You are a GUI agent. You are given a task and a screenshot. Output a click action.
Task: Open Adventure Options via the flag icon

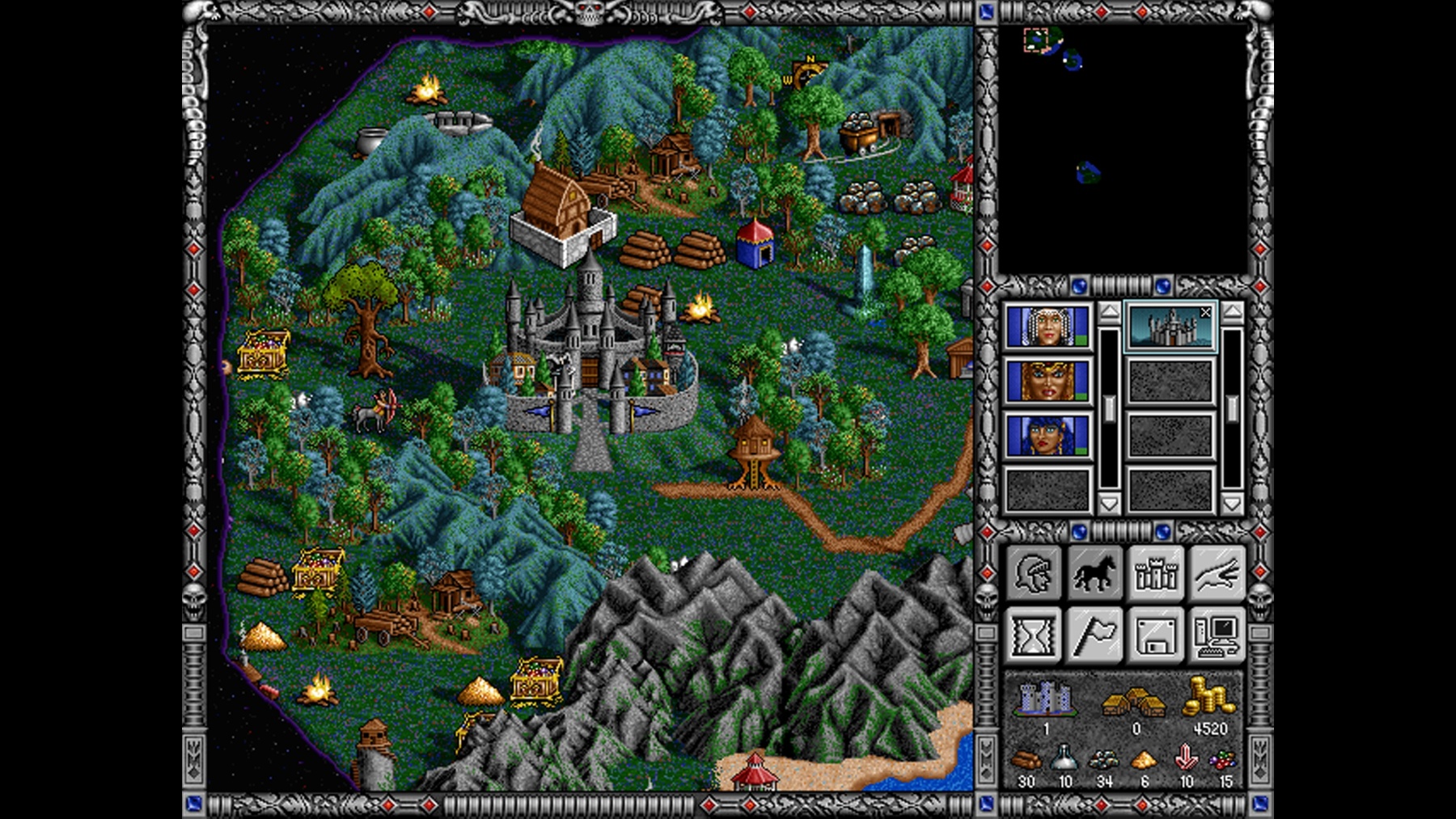coord(1096,635)
